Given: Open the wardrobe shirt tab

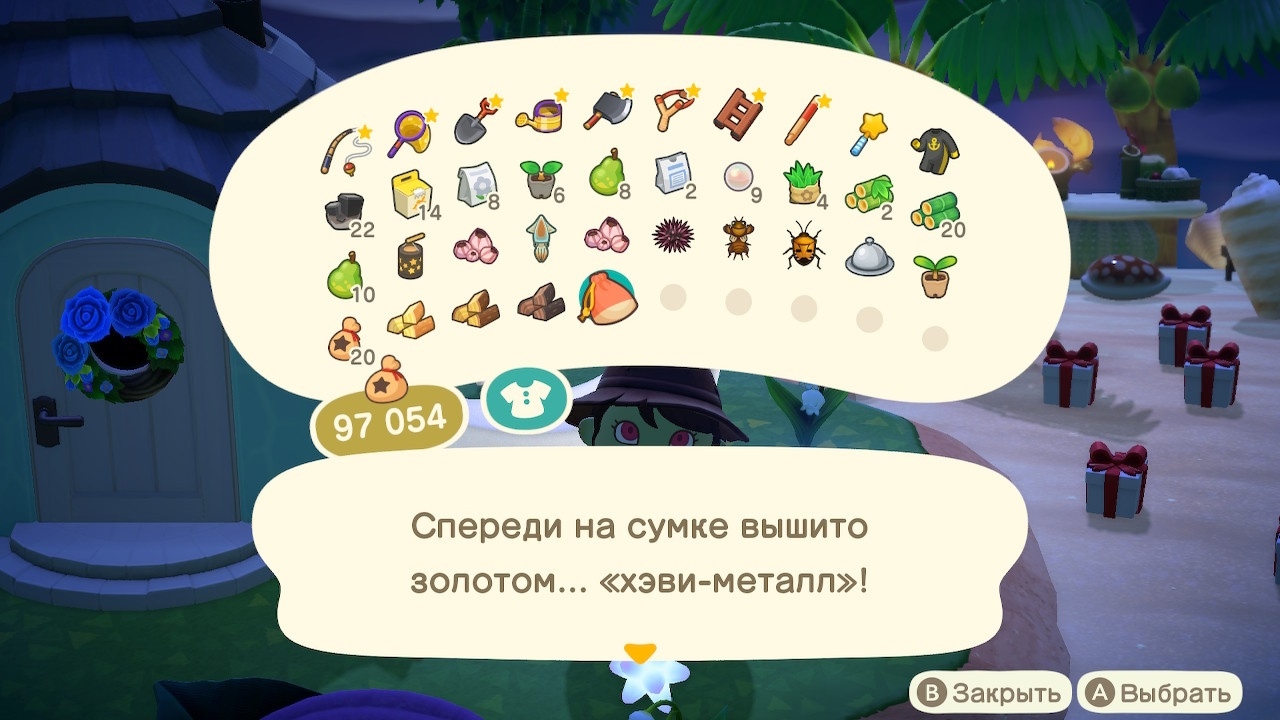Looking at the screenshot, I should pos(526,398).
